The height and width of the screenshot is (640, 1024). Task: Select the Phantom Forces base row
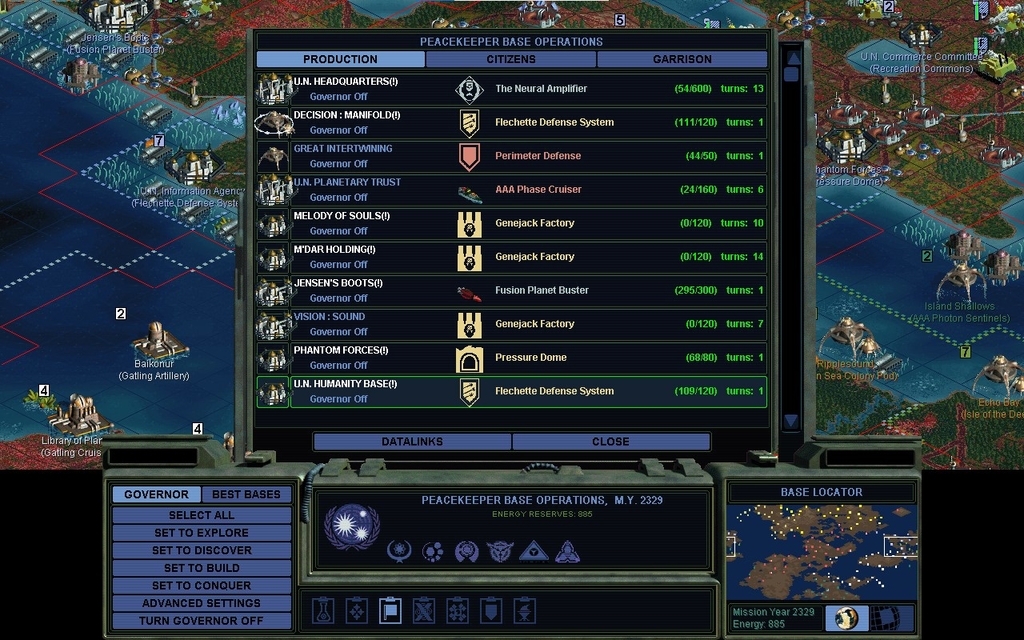click(511, 358)
